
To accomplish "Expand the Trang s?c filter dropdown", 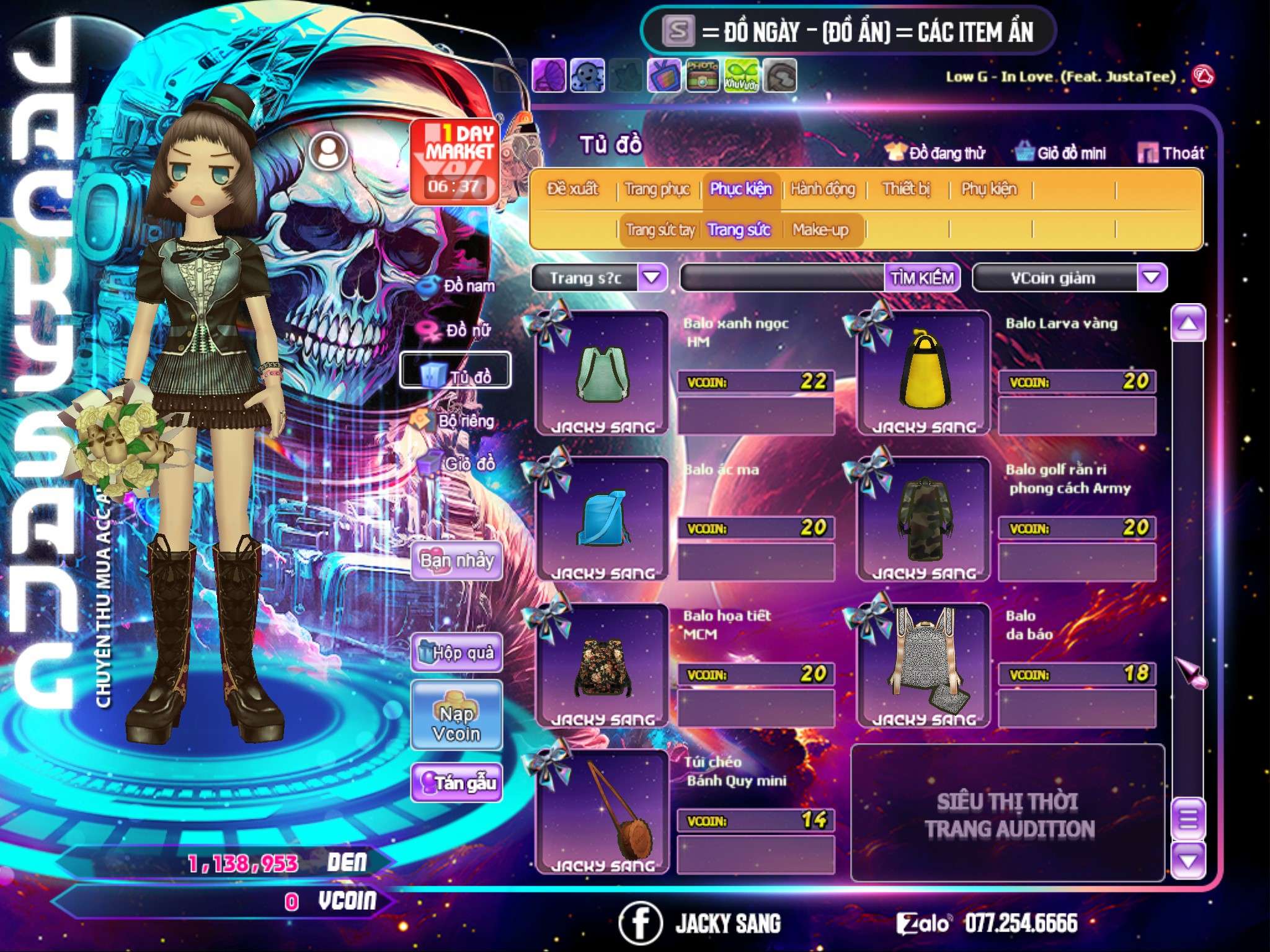I will click(x=651, y=278).
